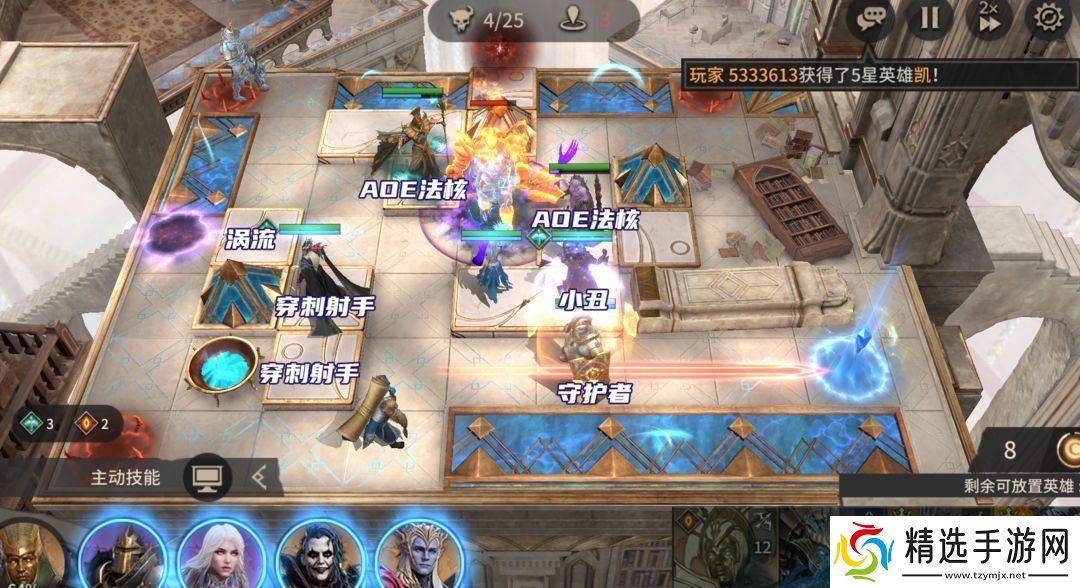Toggle the 2x speed fast-forward

(x=988, y=18)
